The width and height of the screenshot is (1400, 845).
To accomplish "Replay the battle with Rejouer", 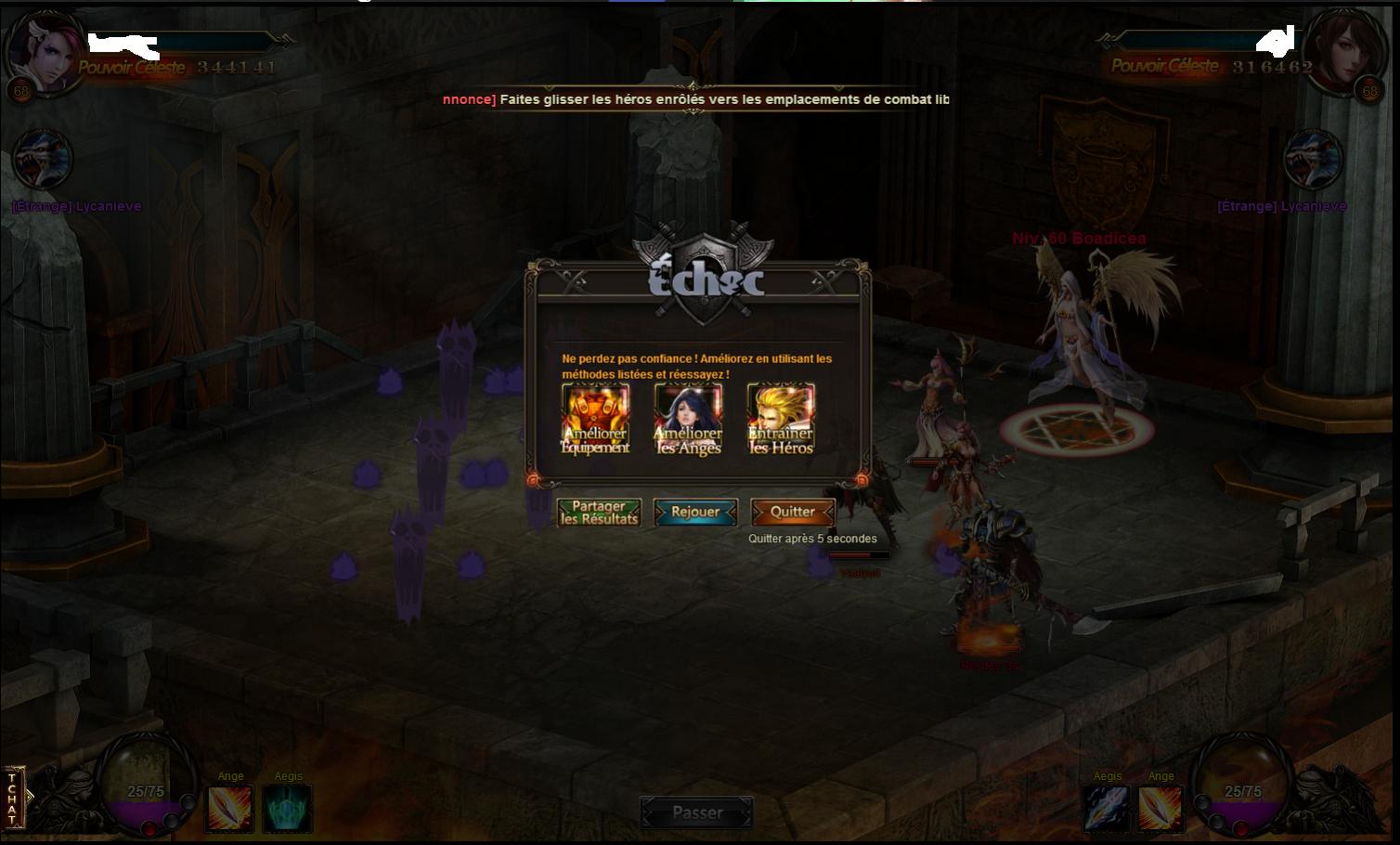I will pos(695,512).
